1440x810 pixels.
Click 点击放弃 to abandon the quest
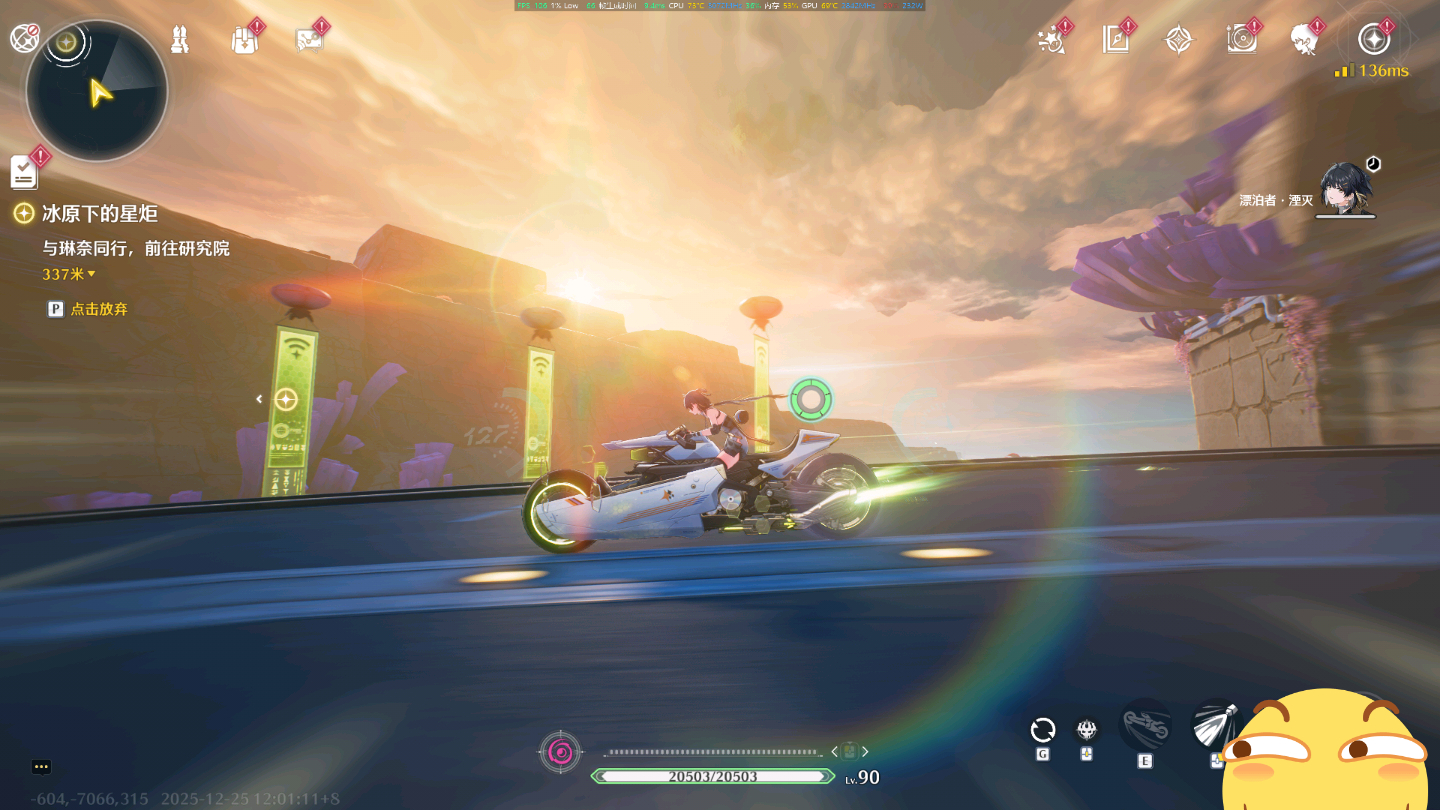[98, 309]
